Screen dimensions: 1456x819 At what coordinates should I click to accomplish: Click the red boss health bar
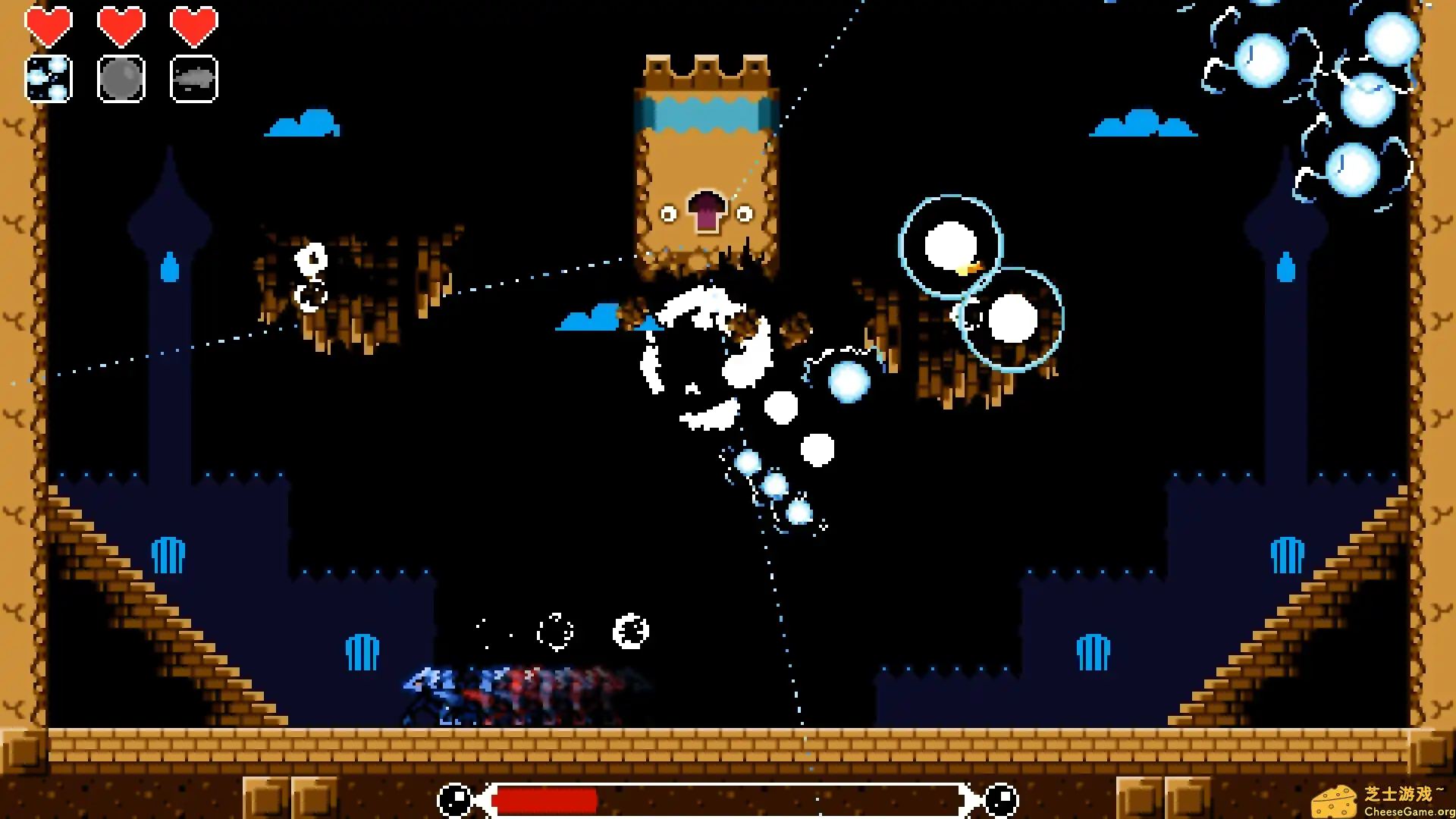point(546,799)
